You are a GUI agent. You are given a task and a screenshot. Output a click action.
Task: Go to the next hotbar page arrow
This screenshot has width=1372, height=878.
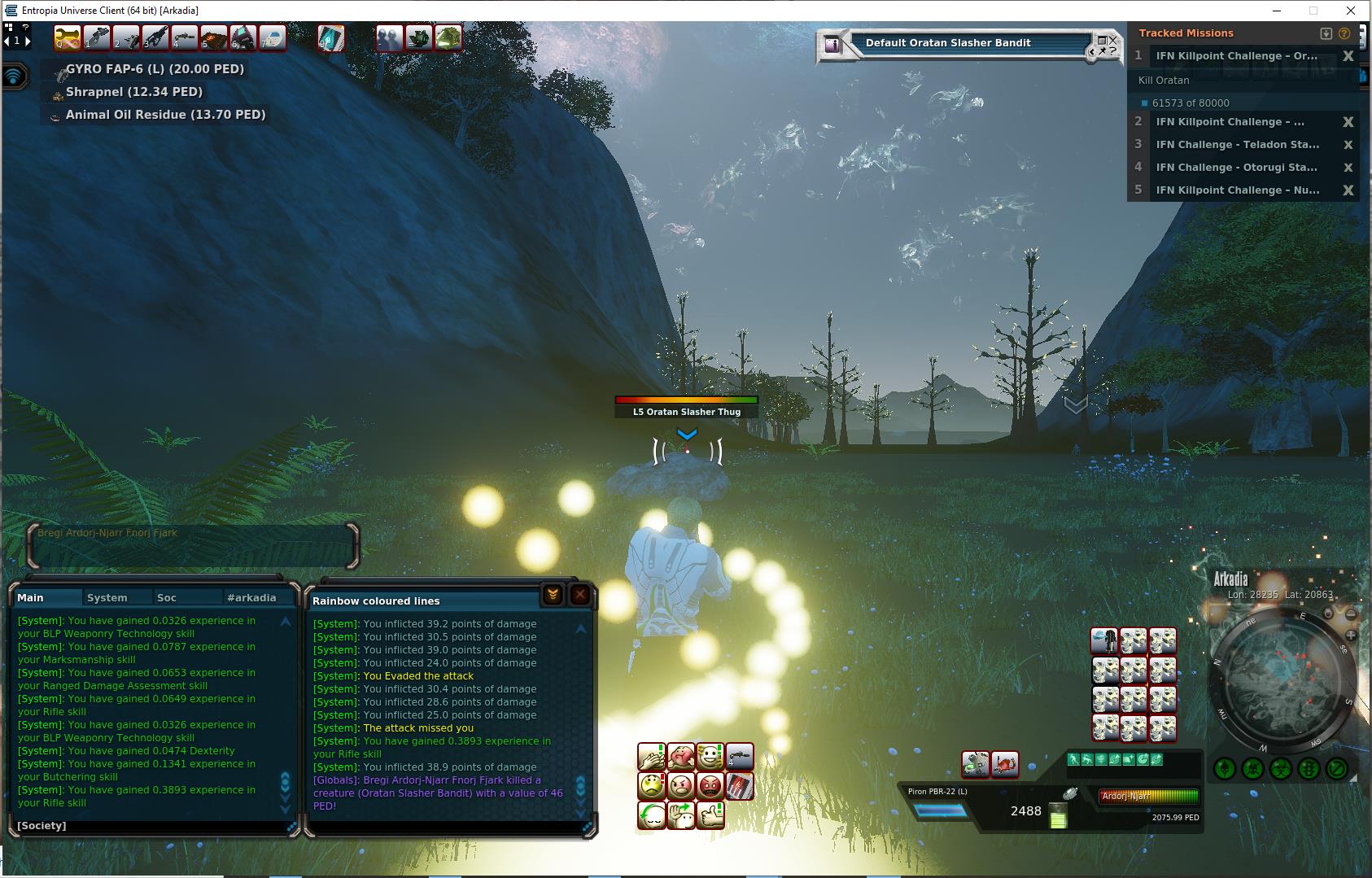28,40
